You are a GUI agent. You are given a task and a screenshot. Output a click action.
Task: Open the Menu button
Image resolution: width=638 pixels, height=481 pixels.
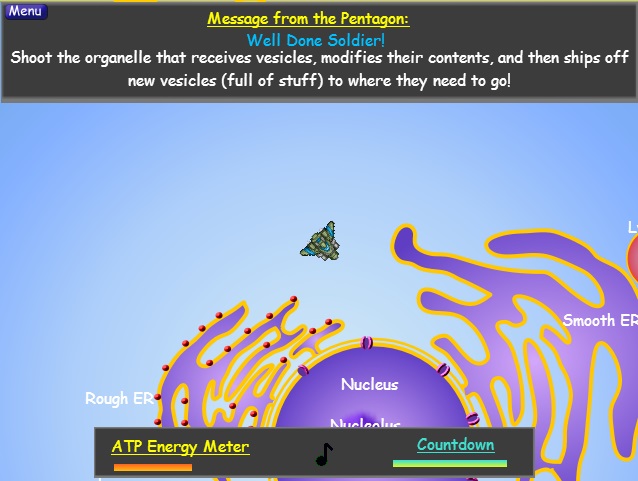coord(25,11)
